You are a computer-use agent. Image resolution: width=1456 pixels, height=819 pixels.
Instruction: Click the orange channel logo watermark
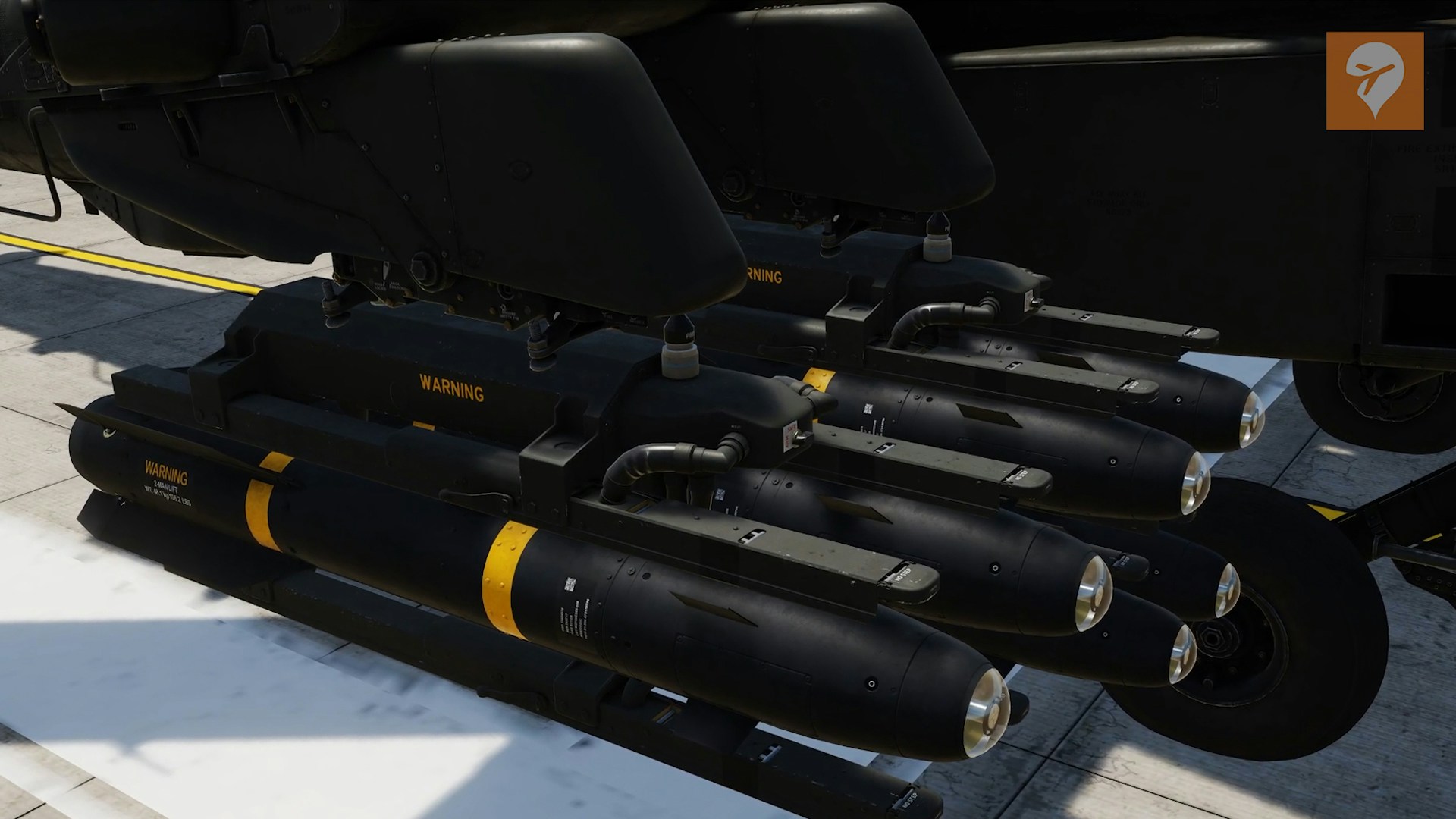click(x=1374, y=81)
